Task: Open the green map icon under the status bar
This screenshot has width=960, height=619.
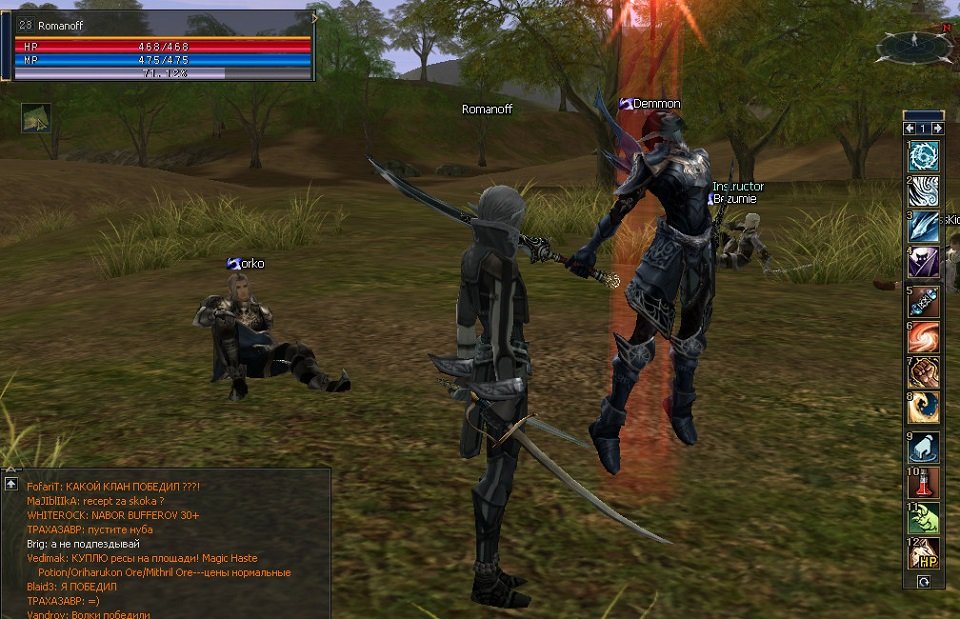Action: 36,119
